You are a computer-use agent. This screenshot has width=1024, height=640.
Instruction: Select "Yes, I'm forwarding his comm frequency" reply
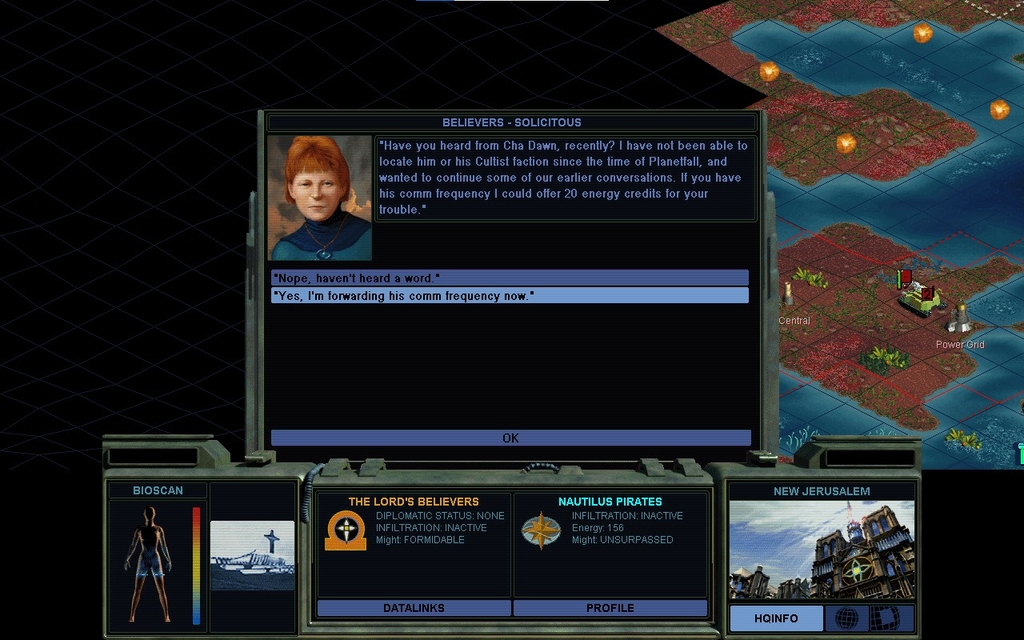(x=509, y=296)
